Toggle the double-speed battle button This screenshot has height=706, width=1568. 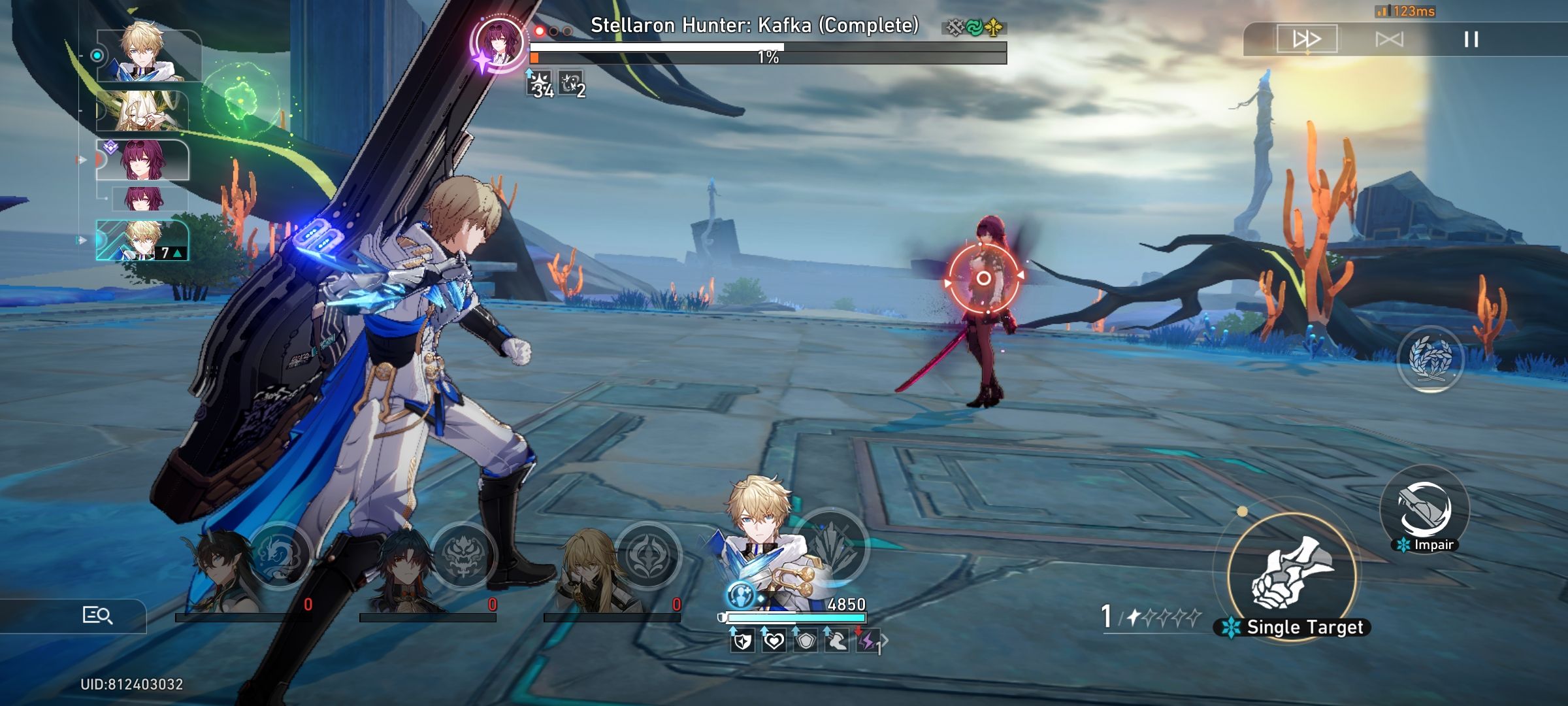click(x=1307, y=39)
